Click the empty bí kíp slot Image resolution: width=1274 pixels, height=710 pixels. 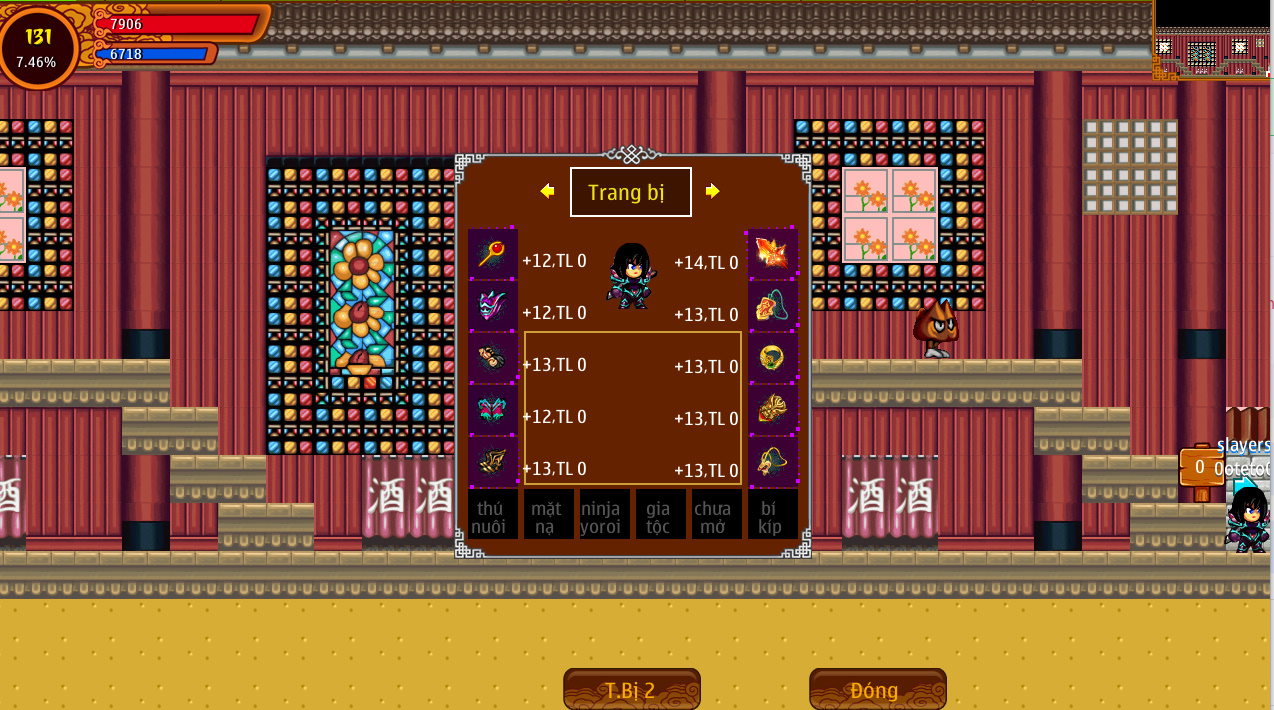pyautogui.click(x=773, y=515)
